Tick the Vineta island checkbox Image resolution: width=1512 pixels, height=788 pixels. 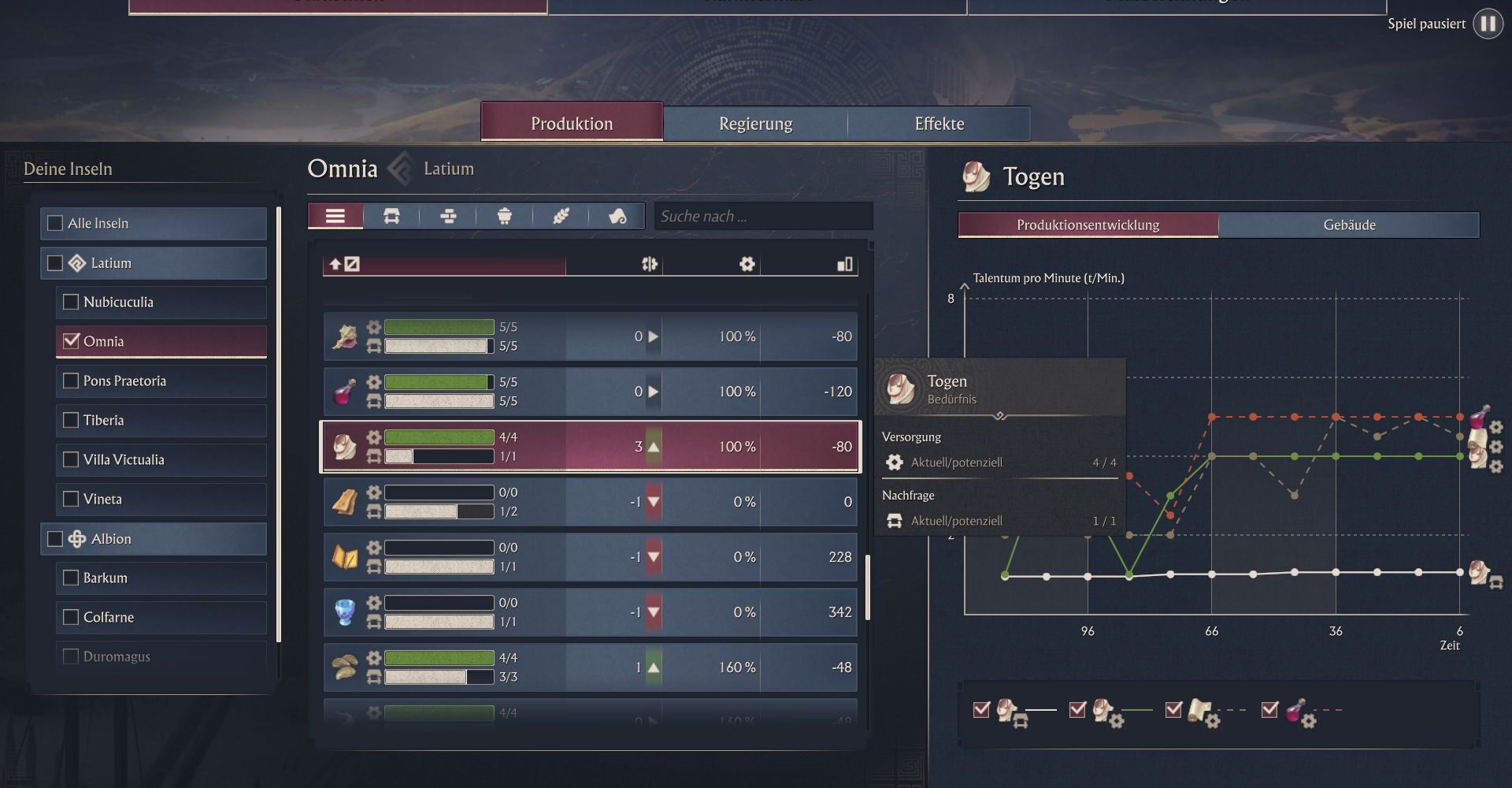point(71,499)
